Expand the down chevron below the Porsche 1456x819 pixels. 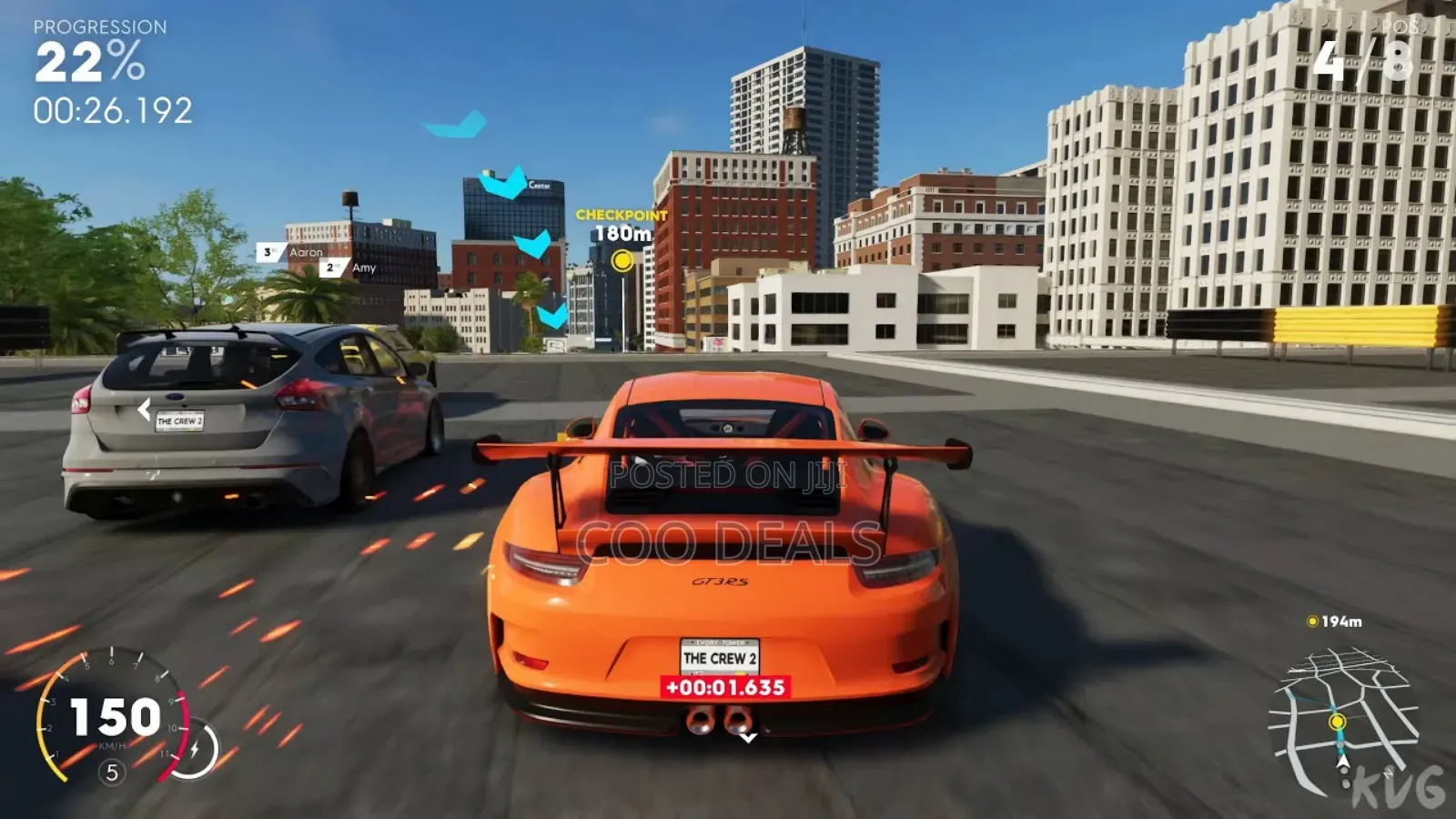tap(748, 738)
